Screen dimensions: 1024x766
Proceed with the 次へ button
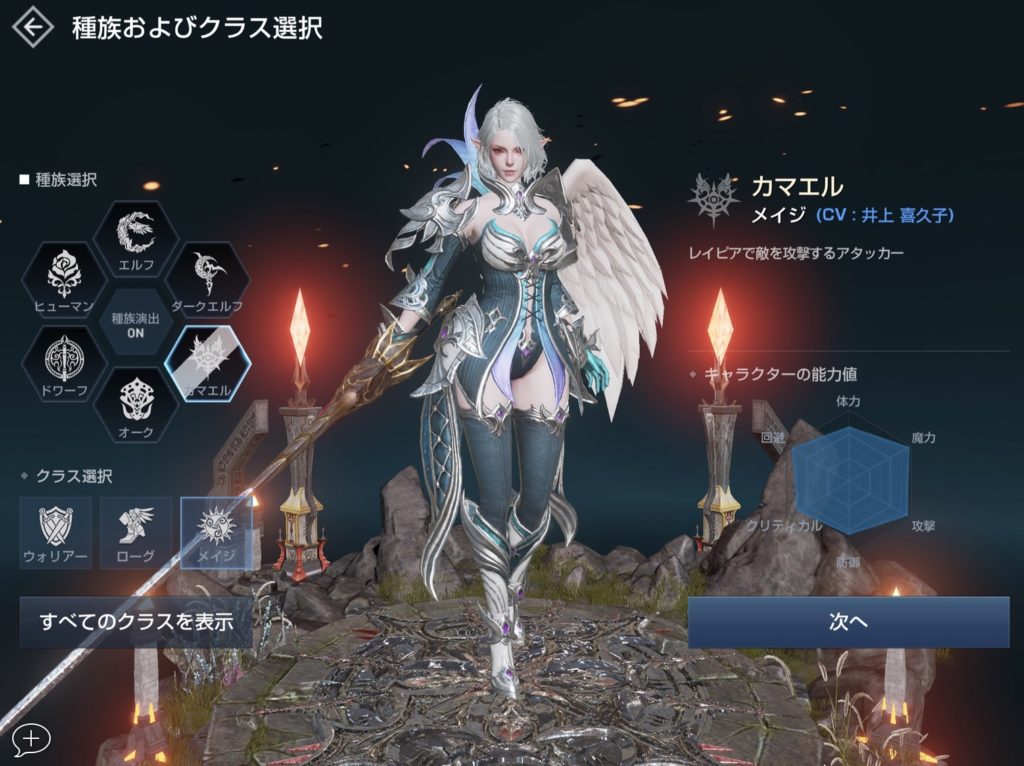point(848,622)
